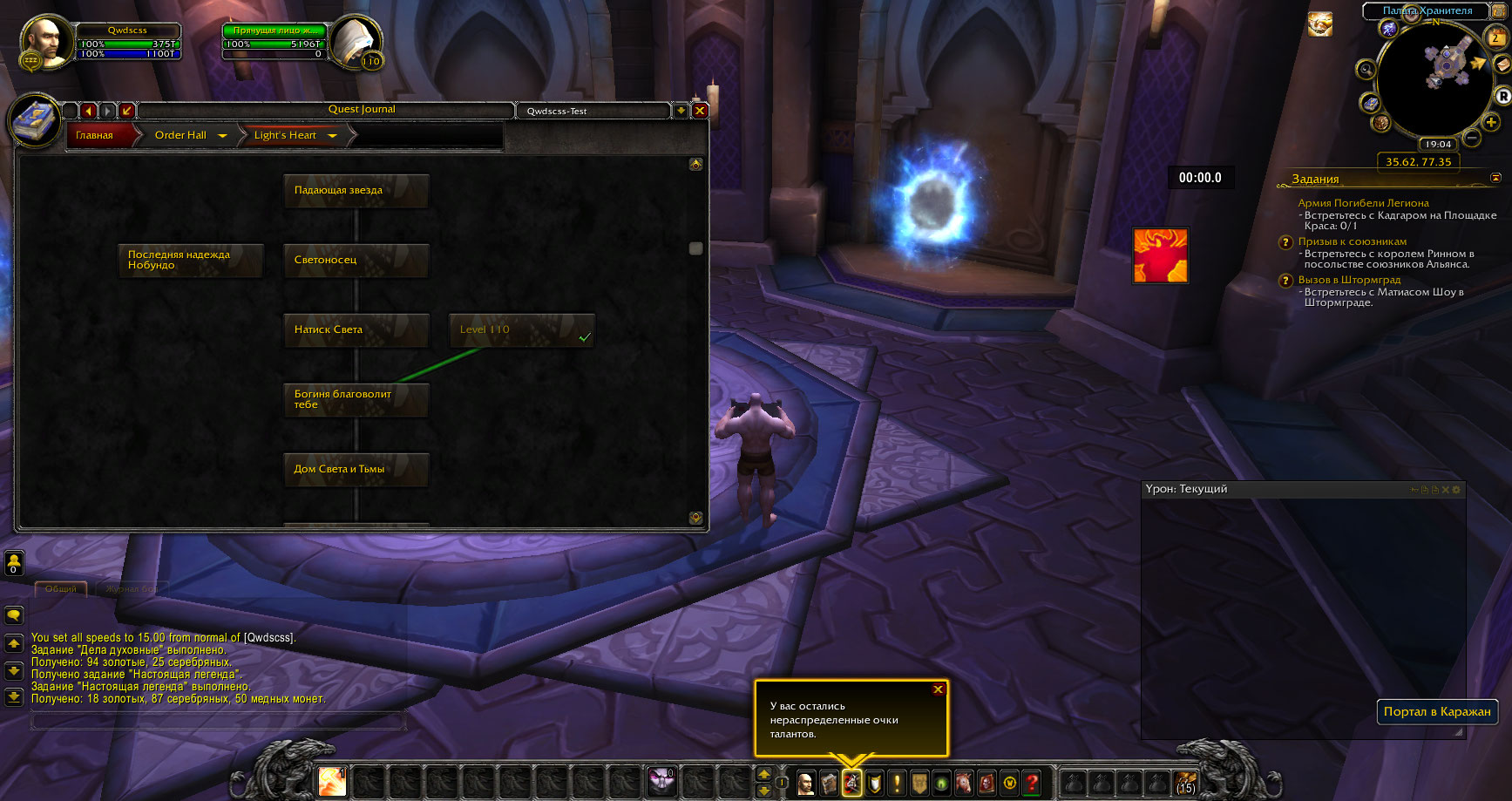This screenshot has height=801, width=1512.
Task: Select the Дом Света и Тьмы quest
Action: (x=356, y=469)
